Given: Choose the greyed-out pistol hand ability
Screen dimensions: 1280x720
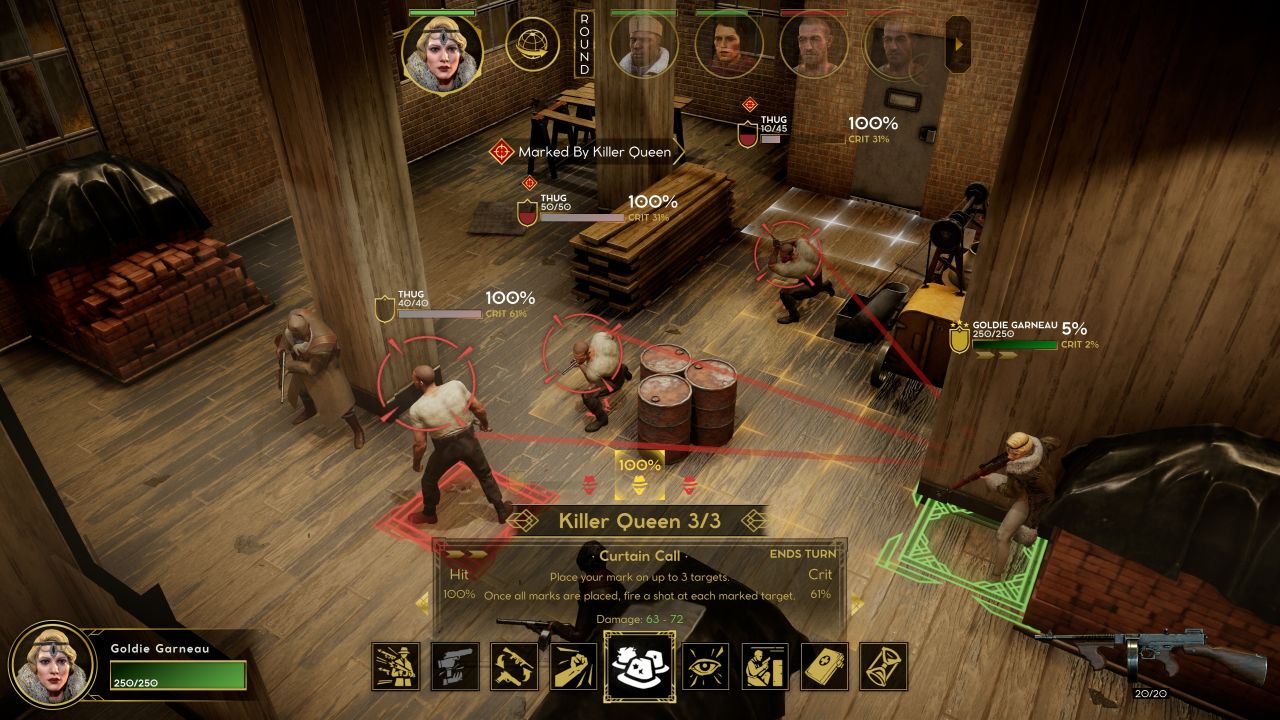Looking at the screenshot, I should (455, 667).
